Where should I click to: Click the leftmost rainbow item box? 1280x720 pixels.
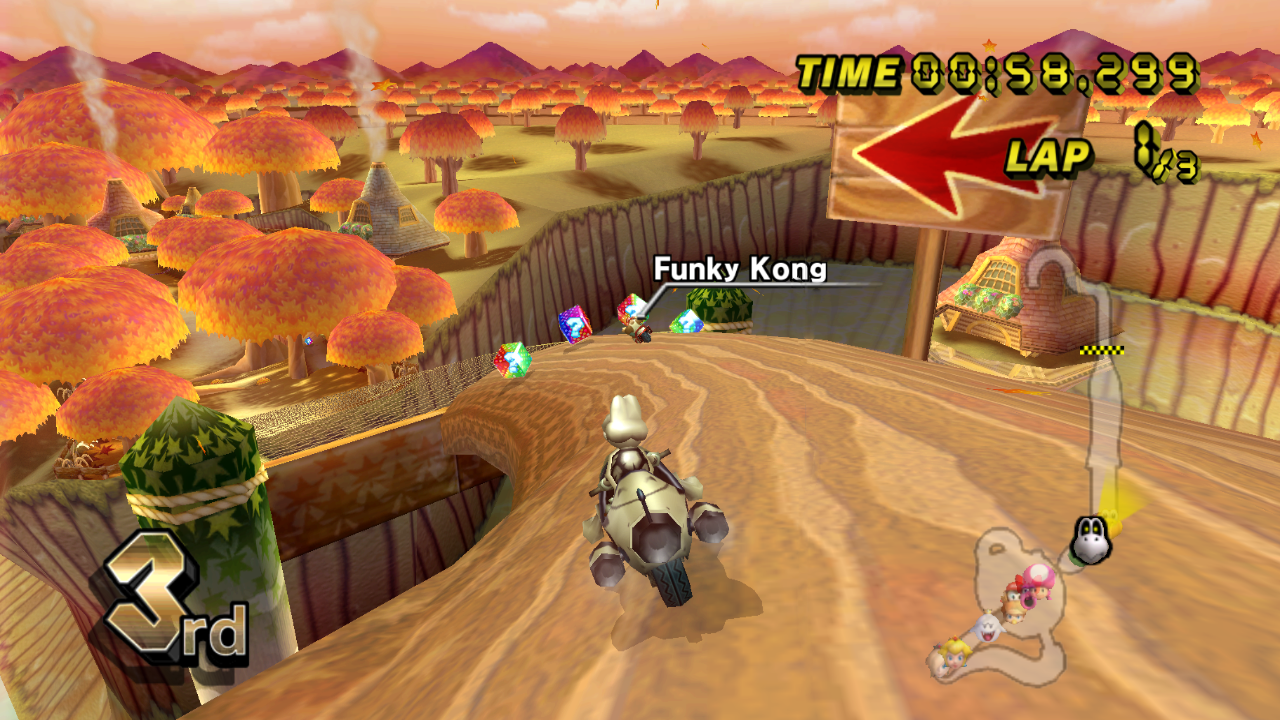tap(513, 362)
